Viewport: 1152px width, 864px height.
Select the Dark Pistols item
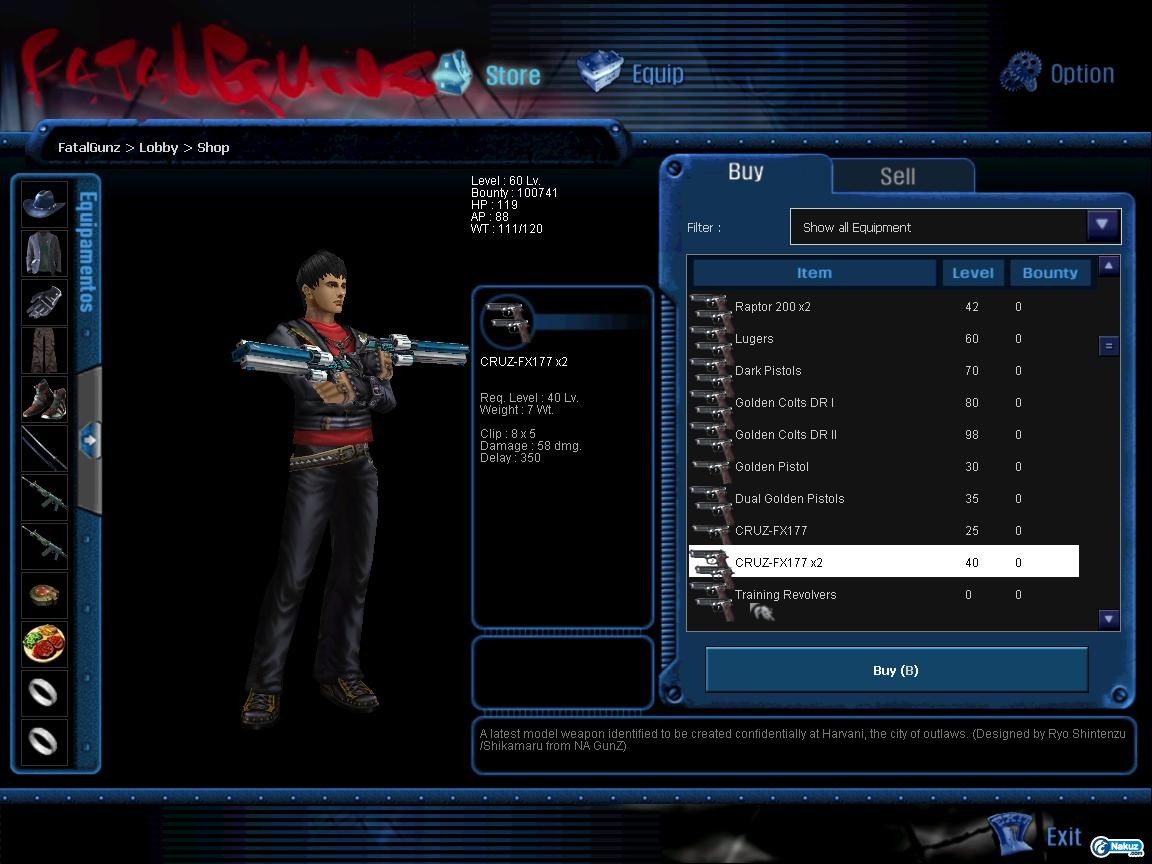(x=768, y=371)
